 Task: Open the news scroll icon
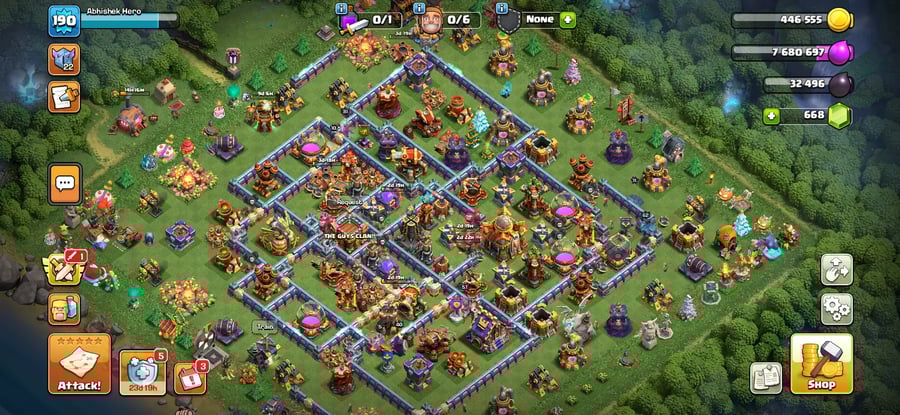click(x=62, y=96)
